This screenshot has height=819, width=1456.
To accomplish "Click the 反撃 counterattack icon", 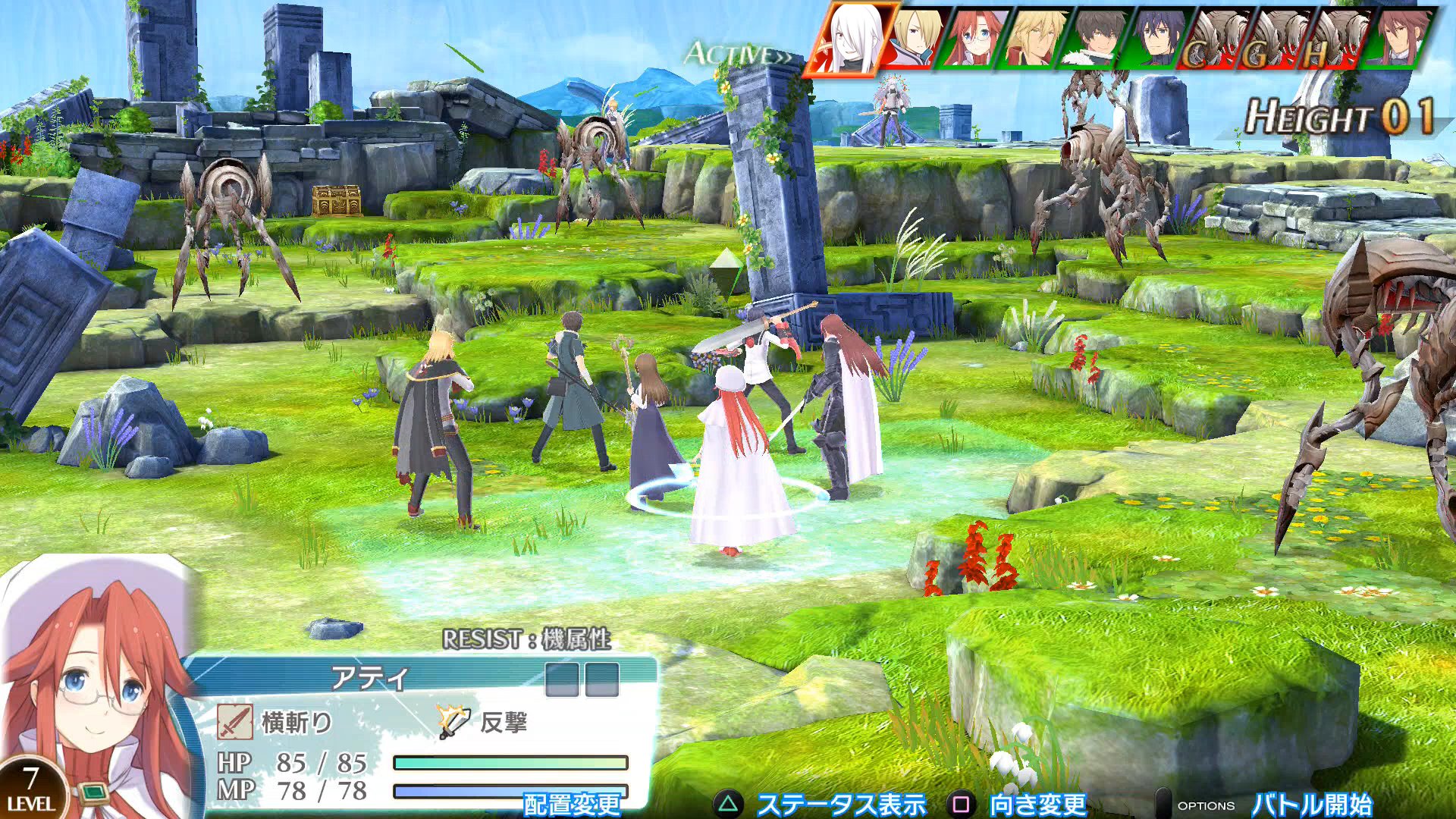I will click(453, 721).
